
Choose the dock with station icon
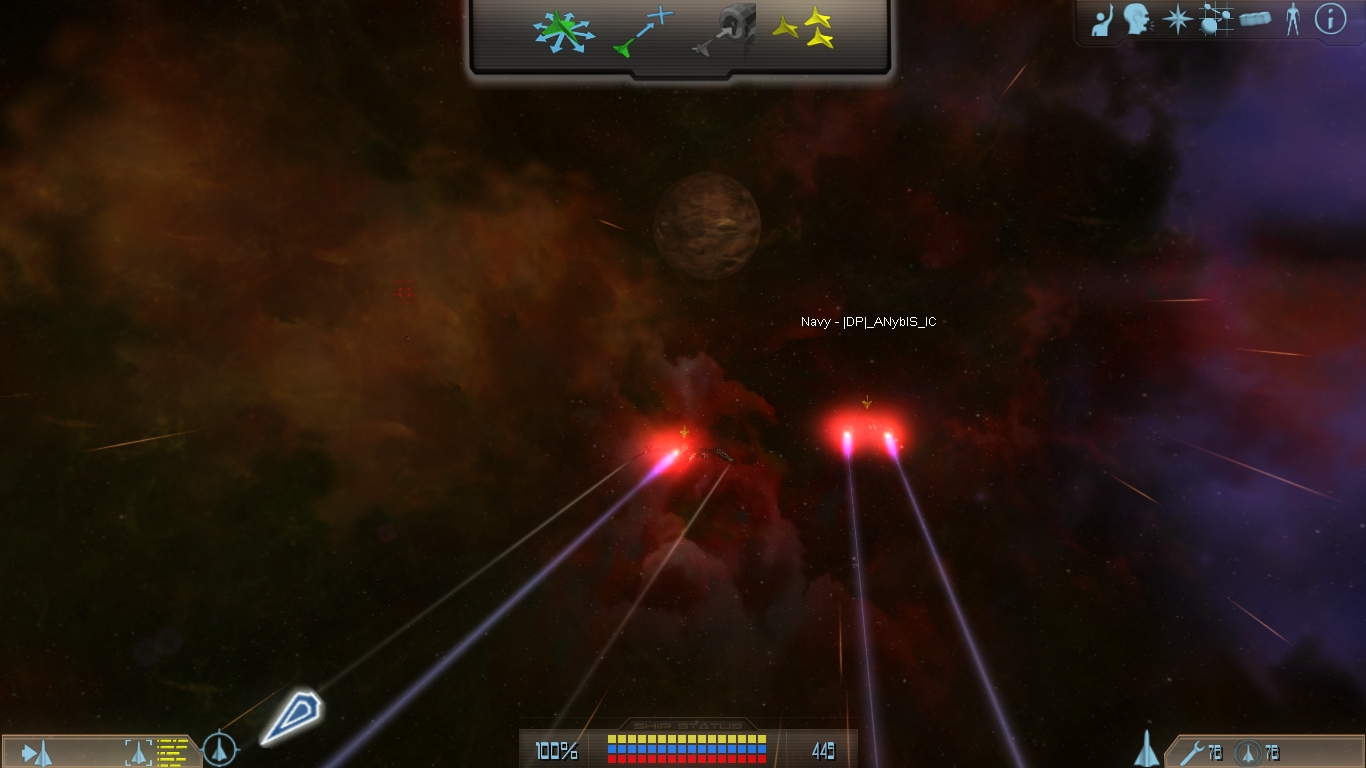[x=725, y=29]
